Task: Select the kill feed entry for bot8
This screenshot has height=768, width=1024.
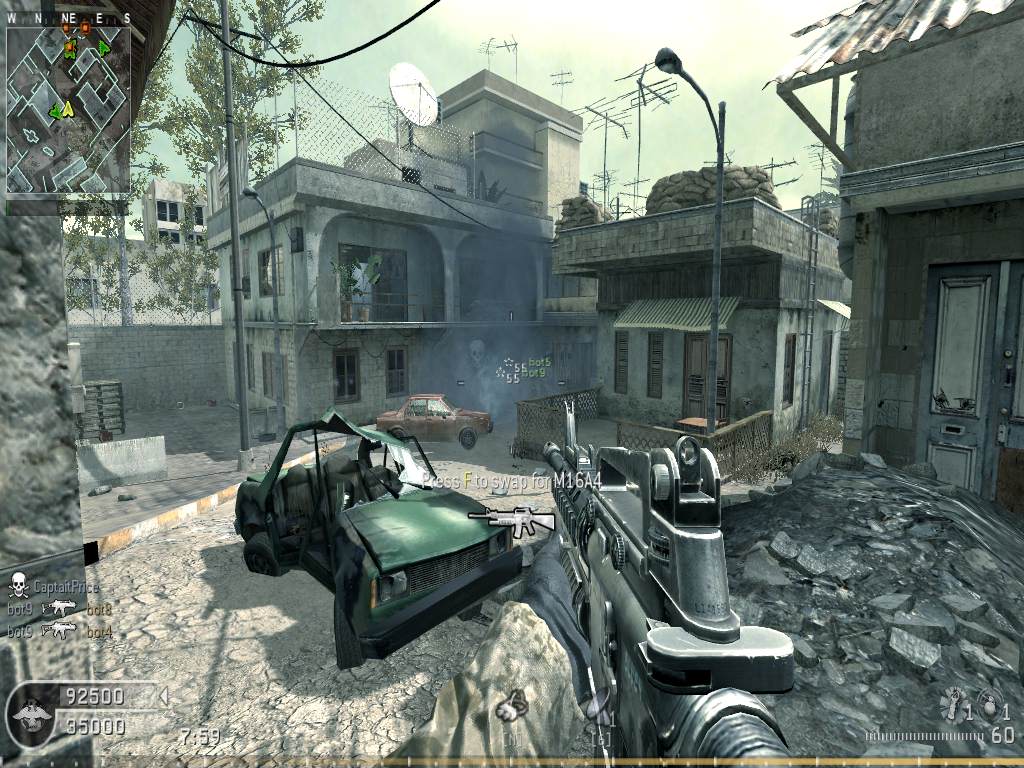Action: tap(60, 608)
